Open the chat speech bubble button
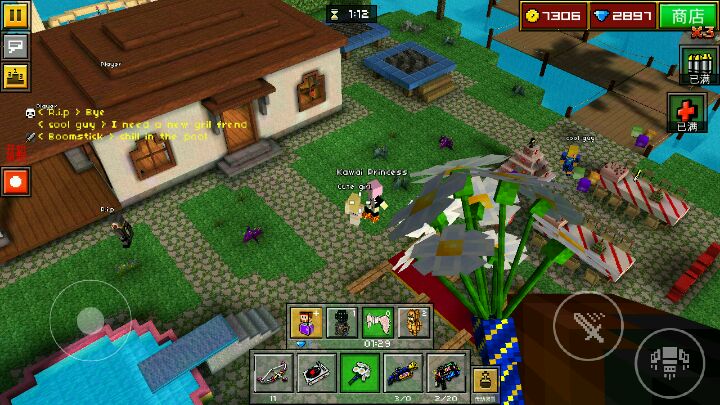This screenshot has width=720, height=405. (15, 46)
